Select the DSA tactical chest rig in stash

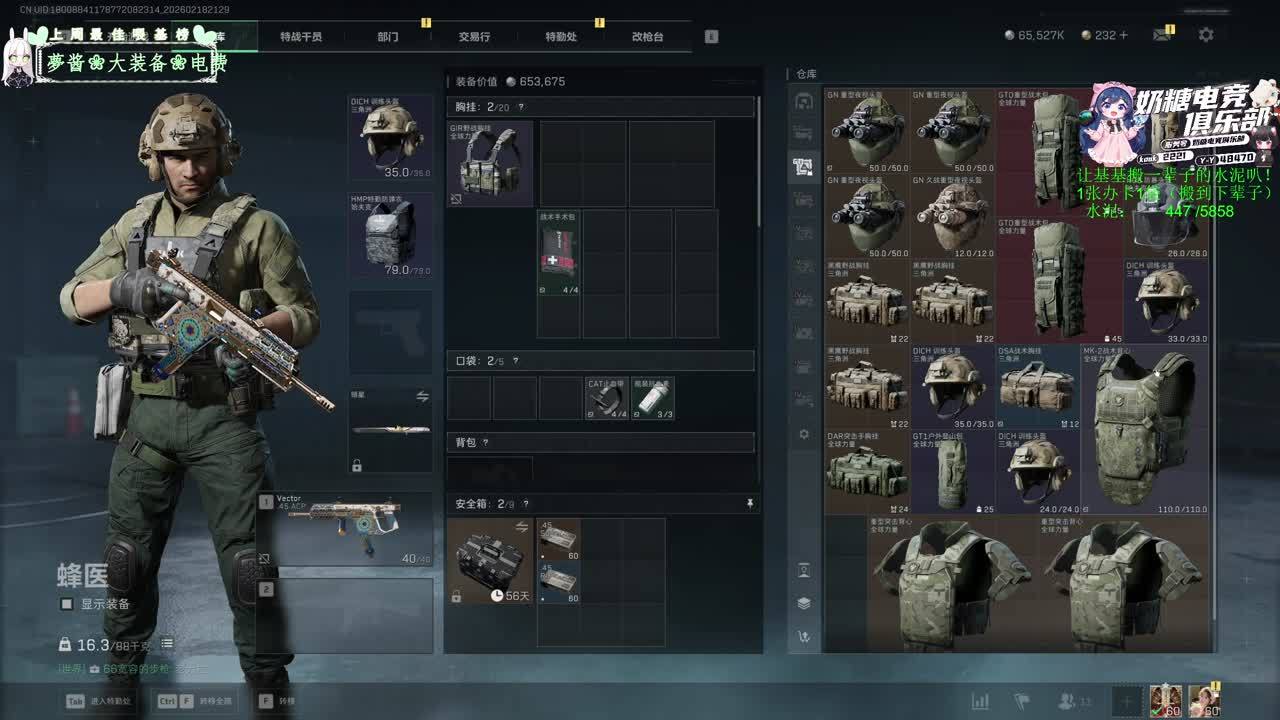1037,386
